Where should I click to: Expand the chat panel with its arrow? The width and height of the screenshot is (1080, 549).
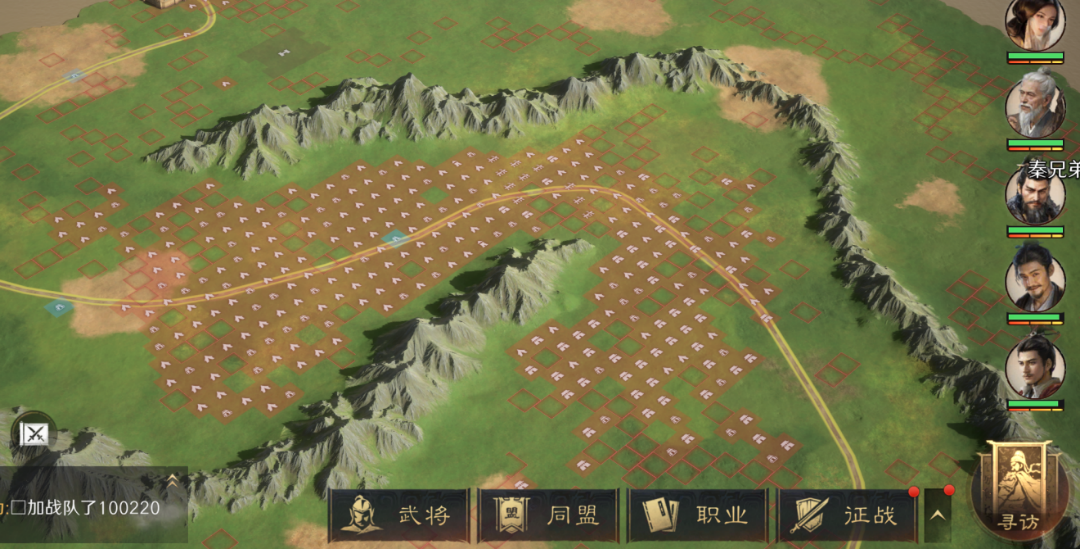172,480
